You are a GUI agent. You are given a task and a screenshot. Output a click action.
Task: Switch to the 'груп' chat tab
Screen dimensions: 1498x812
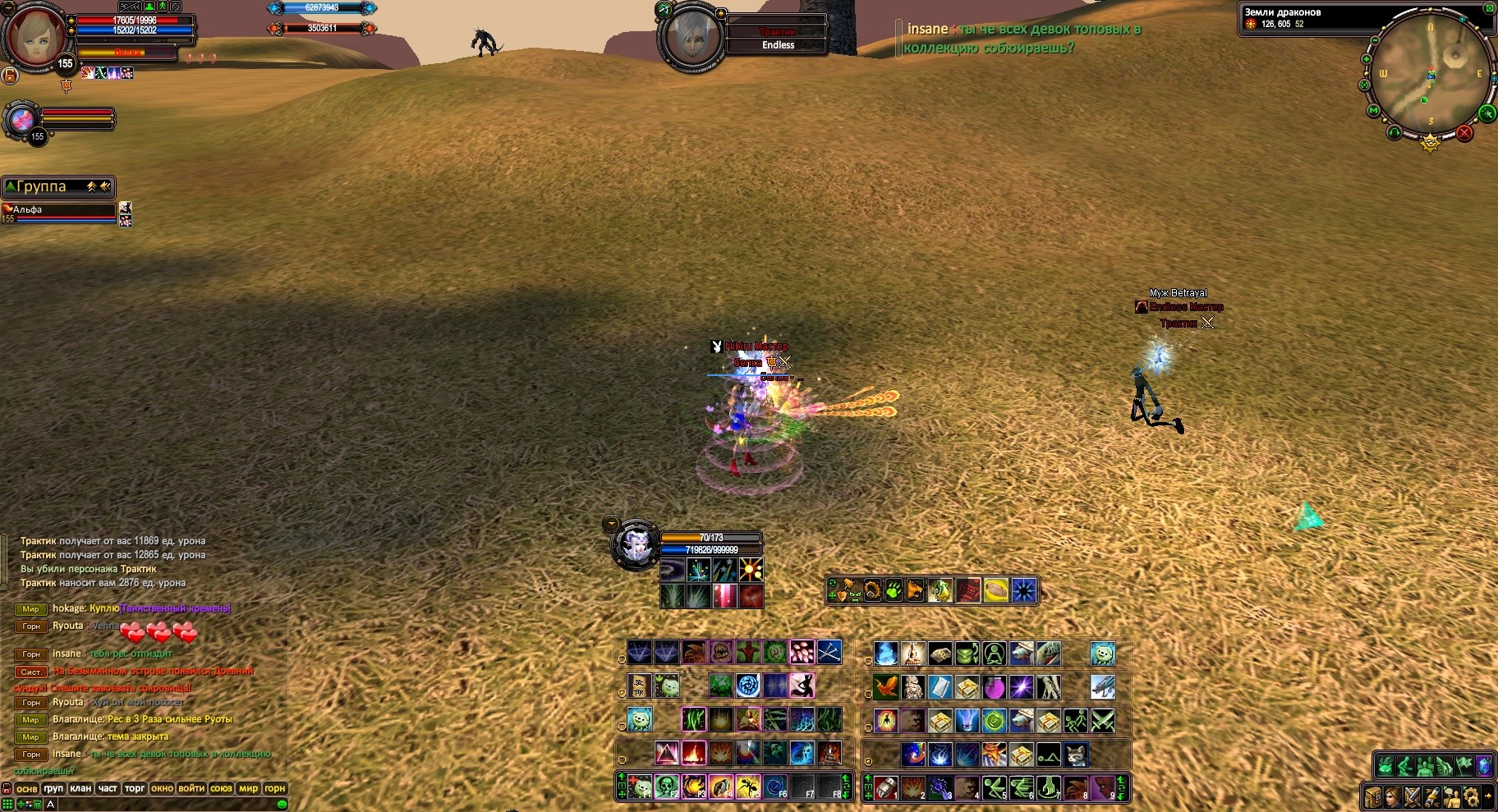click(x=53, y=788)
